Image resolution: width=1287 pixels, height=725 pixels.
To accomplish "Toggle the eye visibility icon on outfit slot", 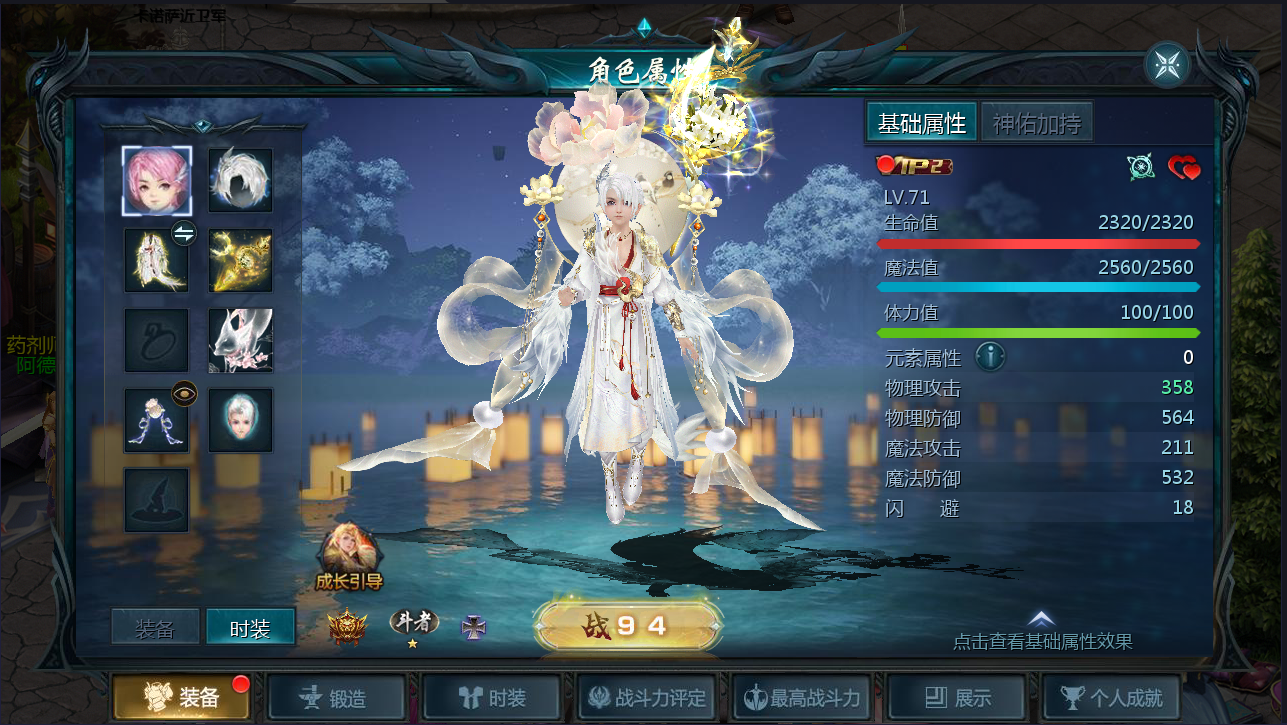I will (x=184, y=394).
